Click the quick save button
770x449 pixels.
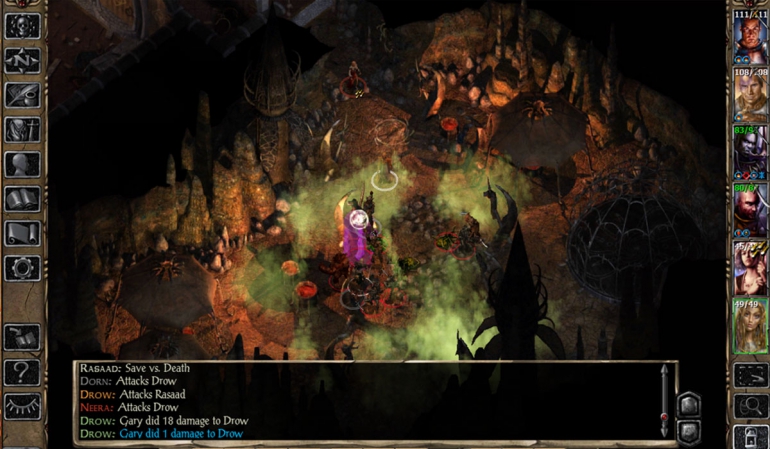pos(22,337)
